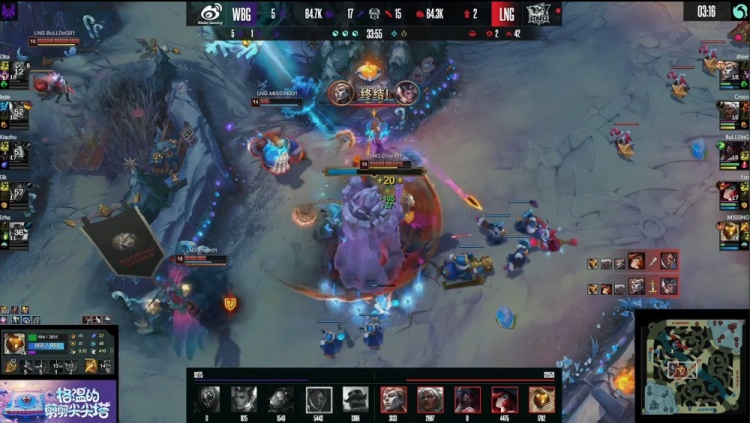
Task: Open the sponsor banner with Chinese text
Action: [57, 400]
